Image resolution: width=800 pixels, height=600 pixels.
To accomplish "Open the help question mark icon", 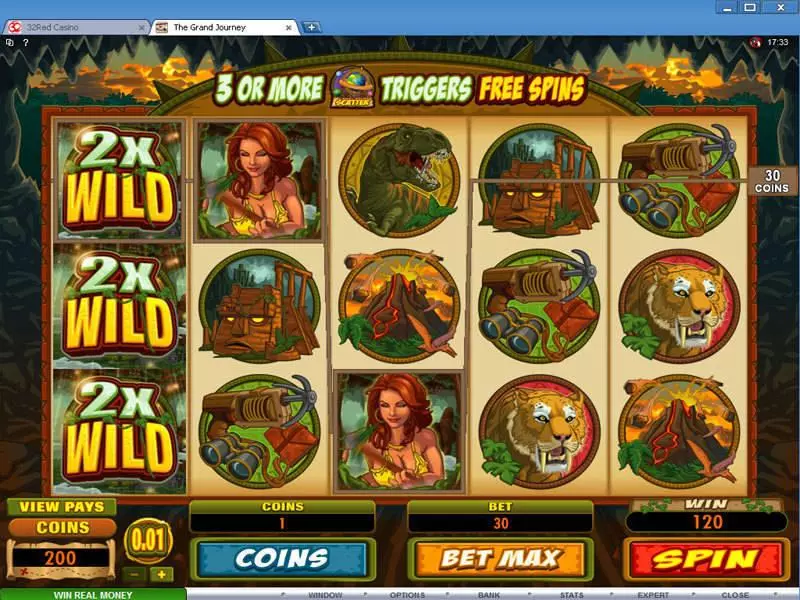I will pos(26,42).
